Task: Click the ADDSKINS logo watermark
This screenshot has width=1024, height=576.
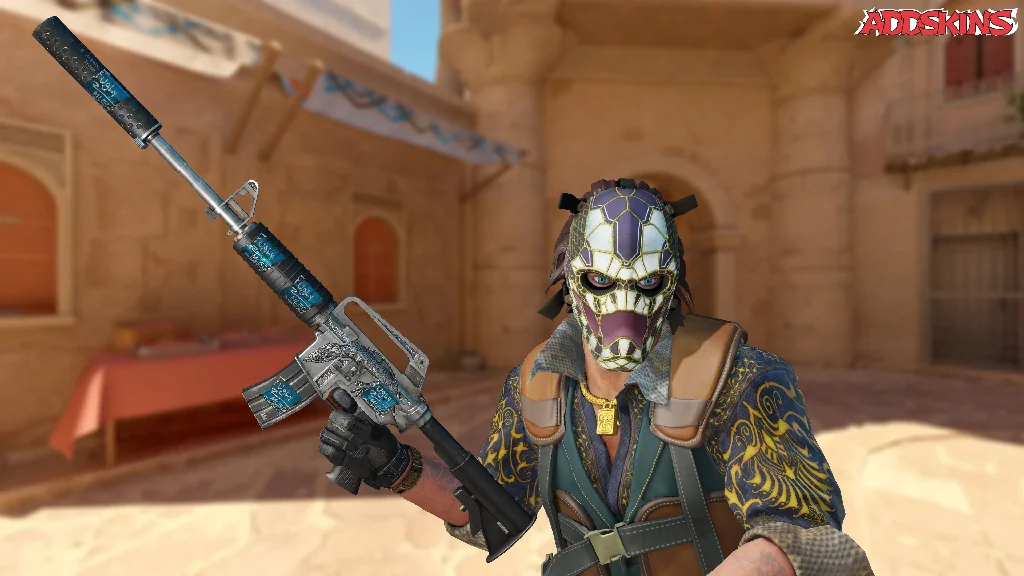Action: (x=938, y=23)
